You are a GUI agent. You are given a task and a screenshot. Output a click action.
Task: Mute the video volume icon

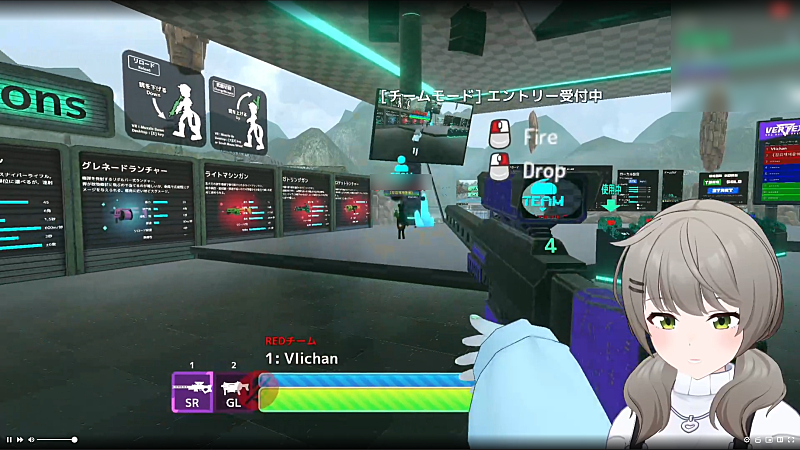(x=31, y=440)
